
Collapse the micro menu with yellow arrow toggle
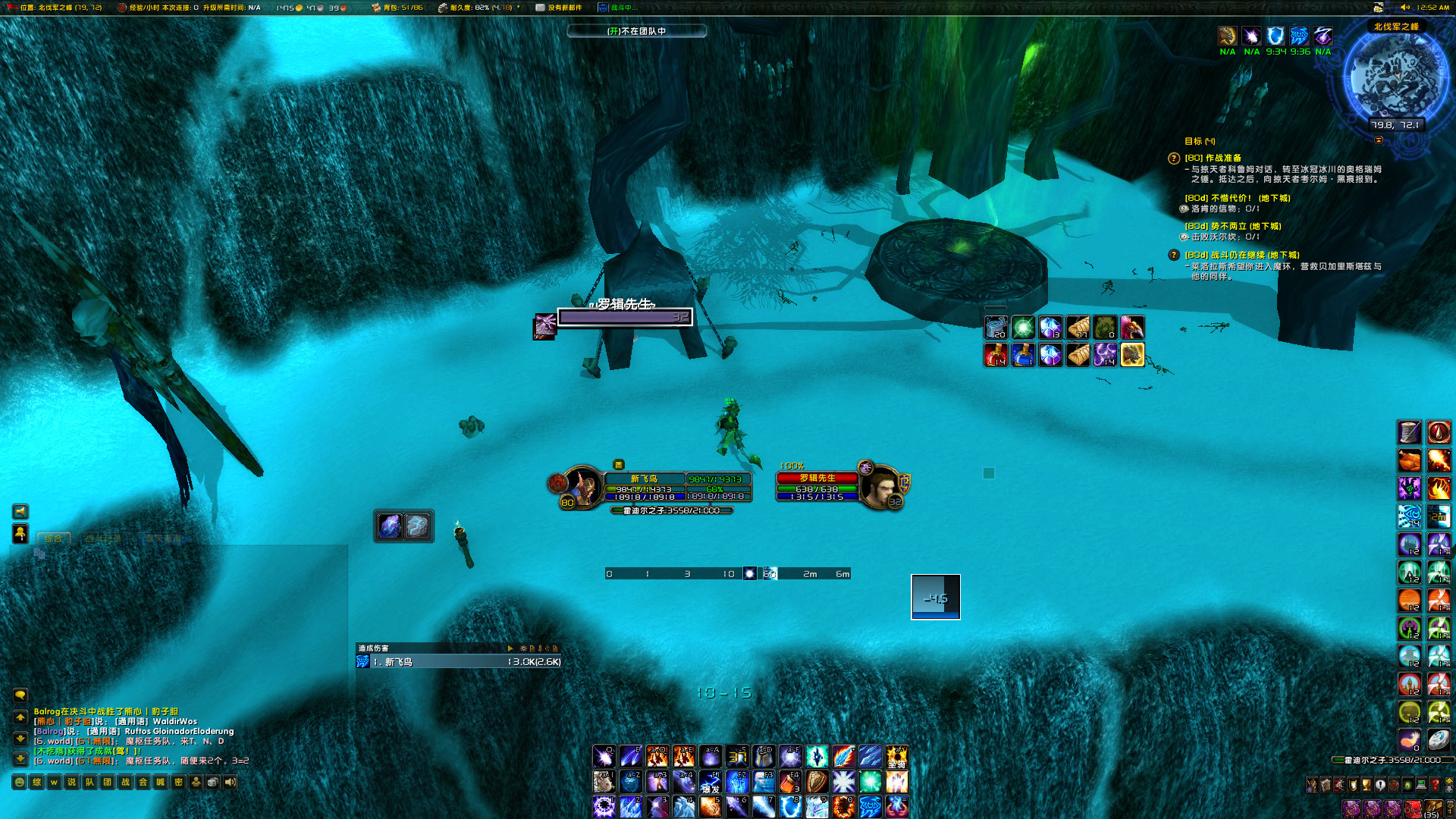1449,780
